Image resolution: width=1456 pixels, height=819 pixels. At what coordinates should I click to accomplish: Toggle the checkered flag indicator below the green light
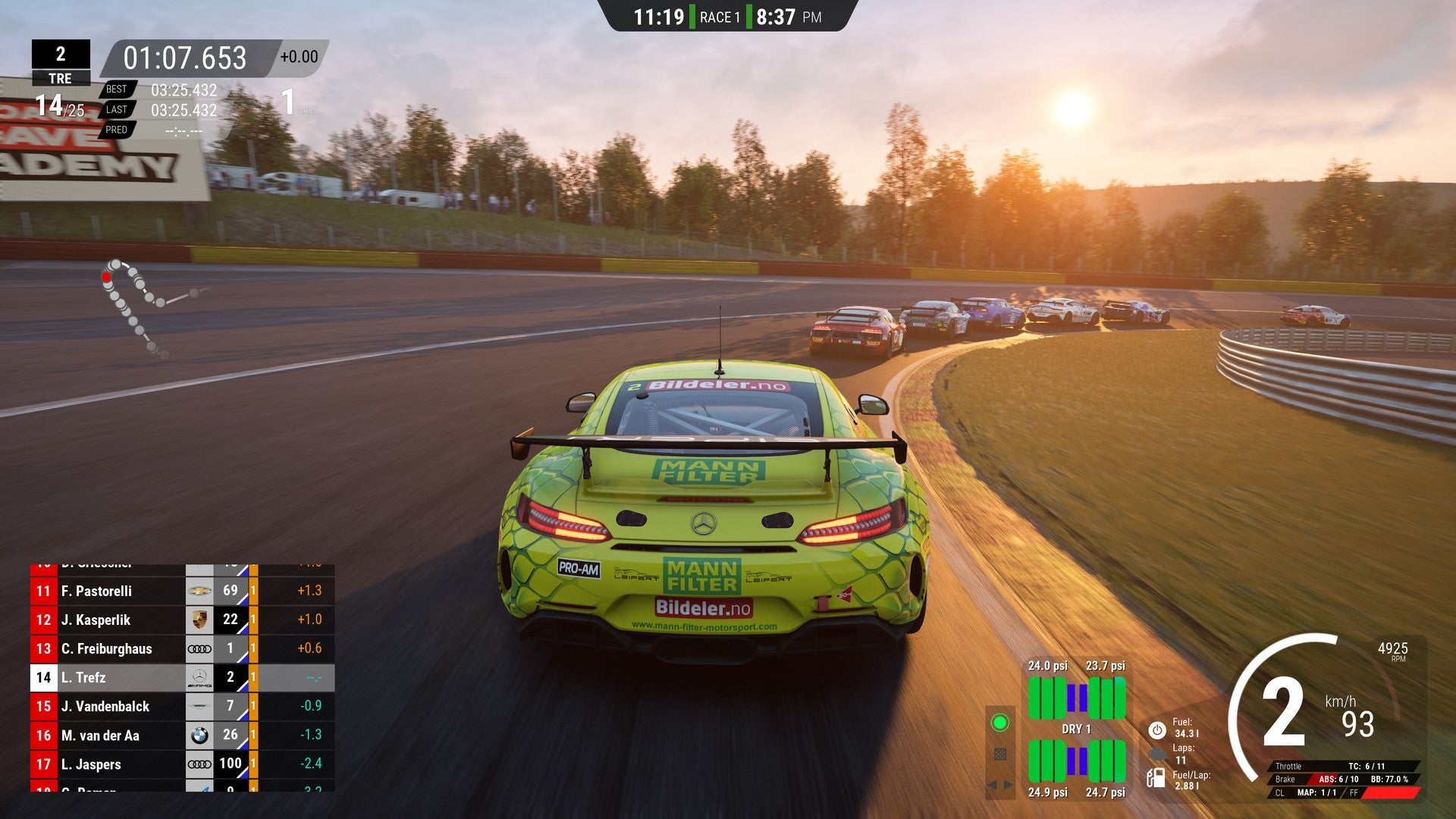tap(1001, 754)
